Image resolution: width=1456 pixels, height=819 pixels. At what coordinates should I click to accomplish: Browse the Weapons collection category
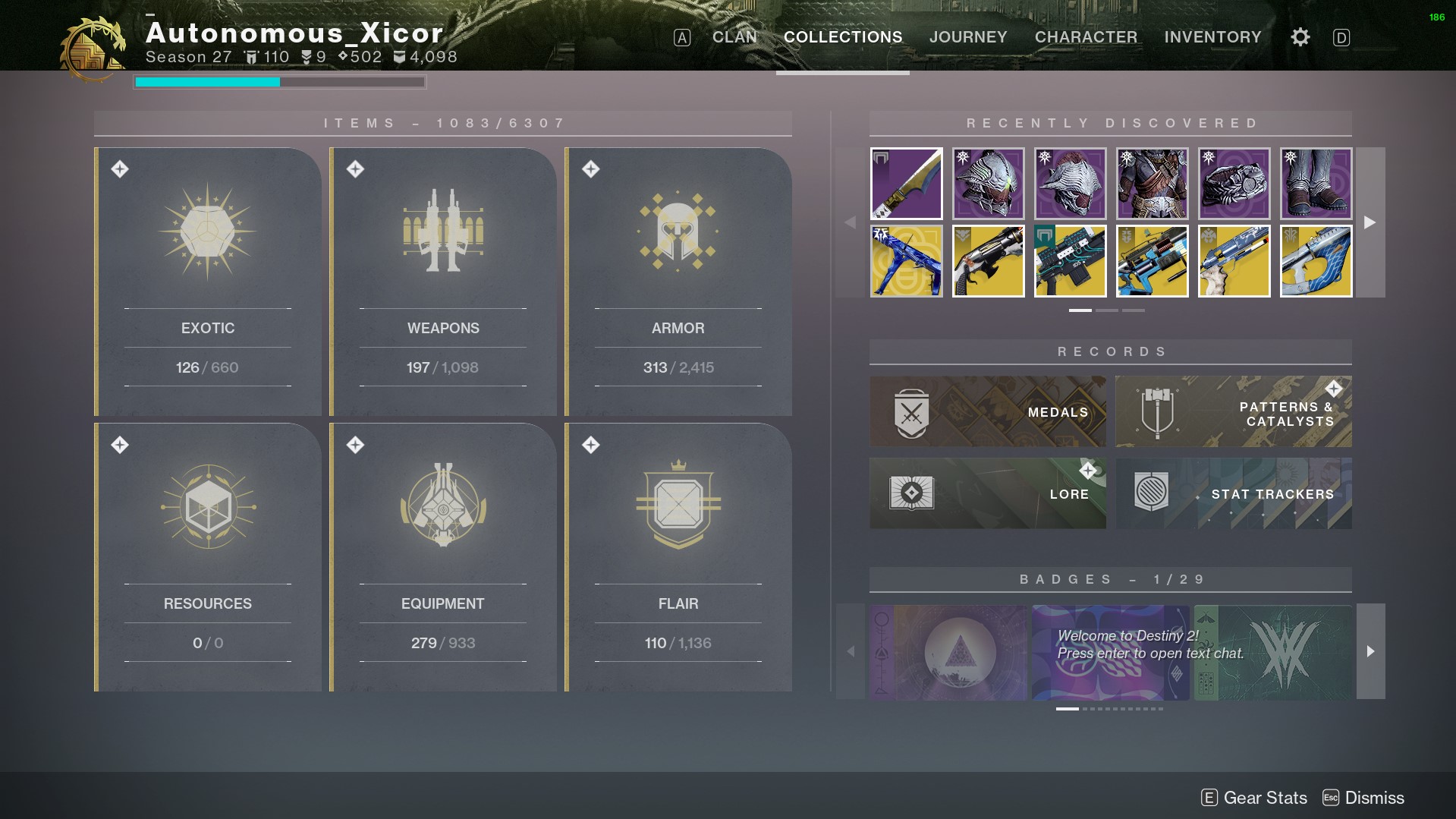click(443, 282)
